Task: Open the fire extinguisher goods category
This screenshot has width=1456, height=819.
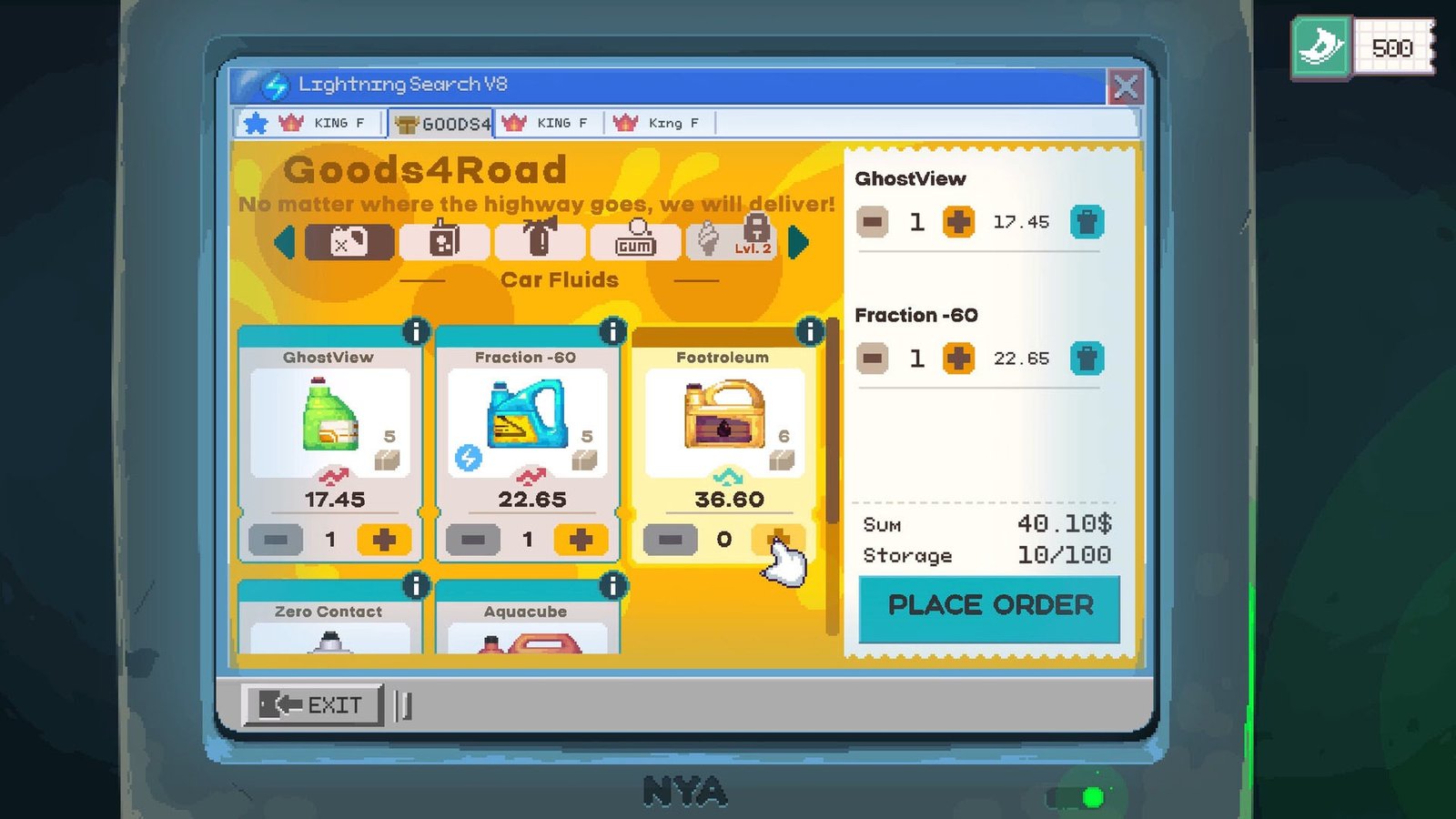Action: pyautogui.click(x=540, y=241)
